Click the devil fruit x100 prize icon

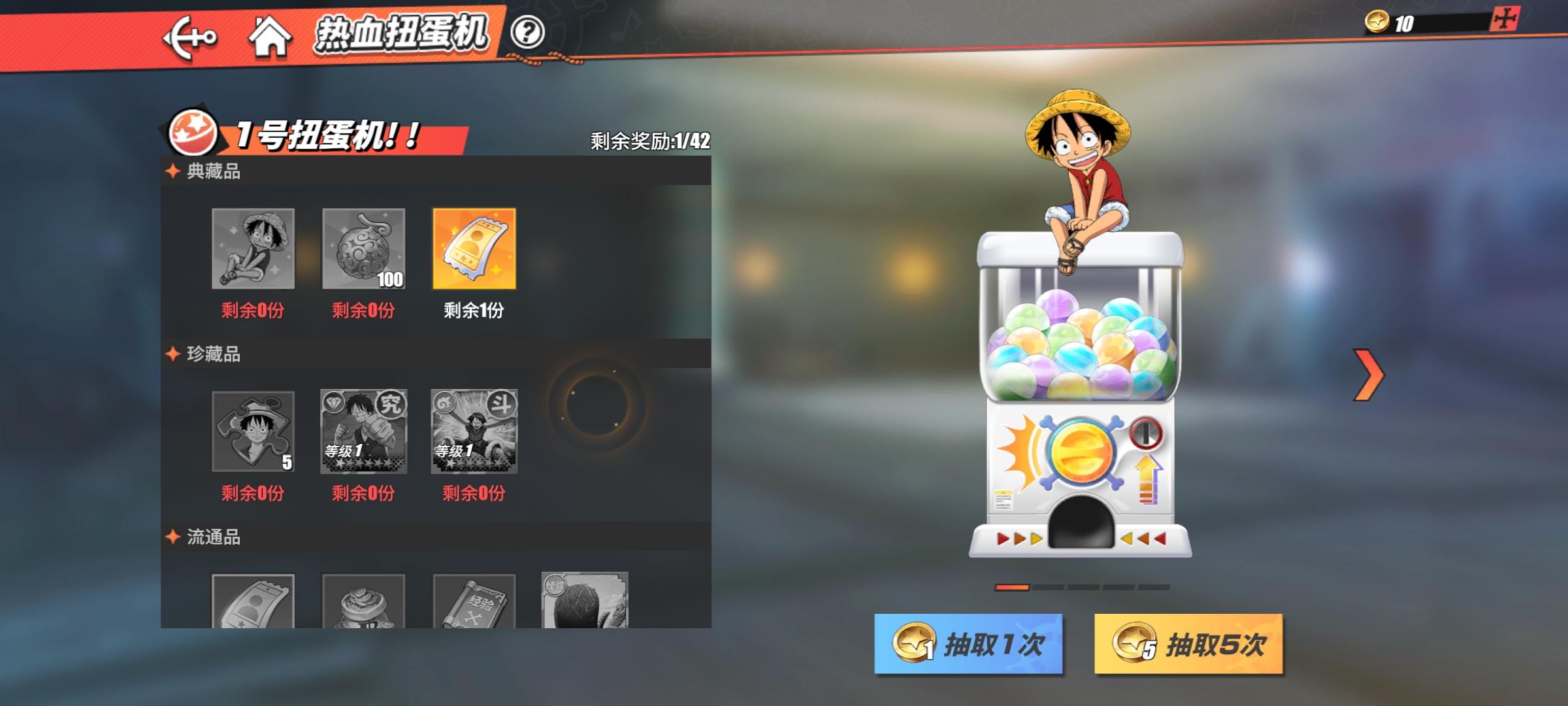click(364, 250)
